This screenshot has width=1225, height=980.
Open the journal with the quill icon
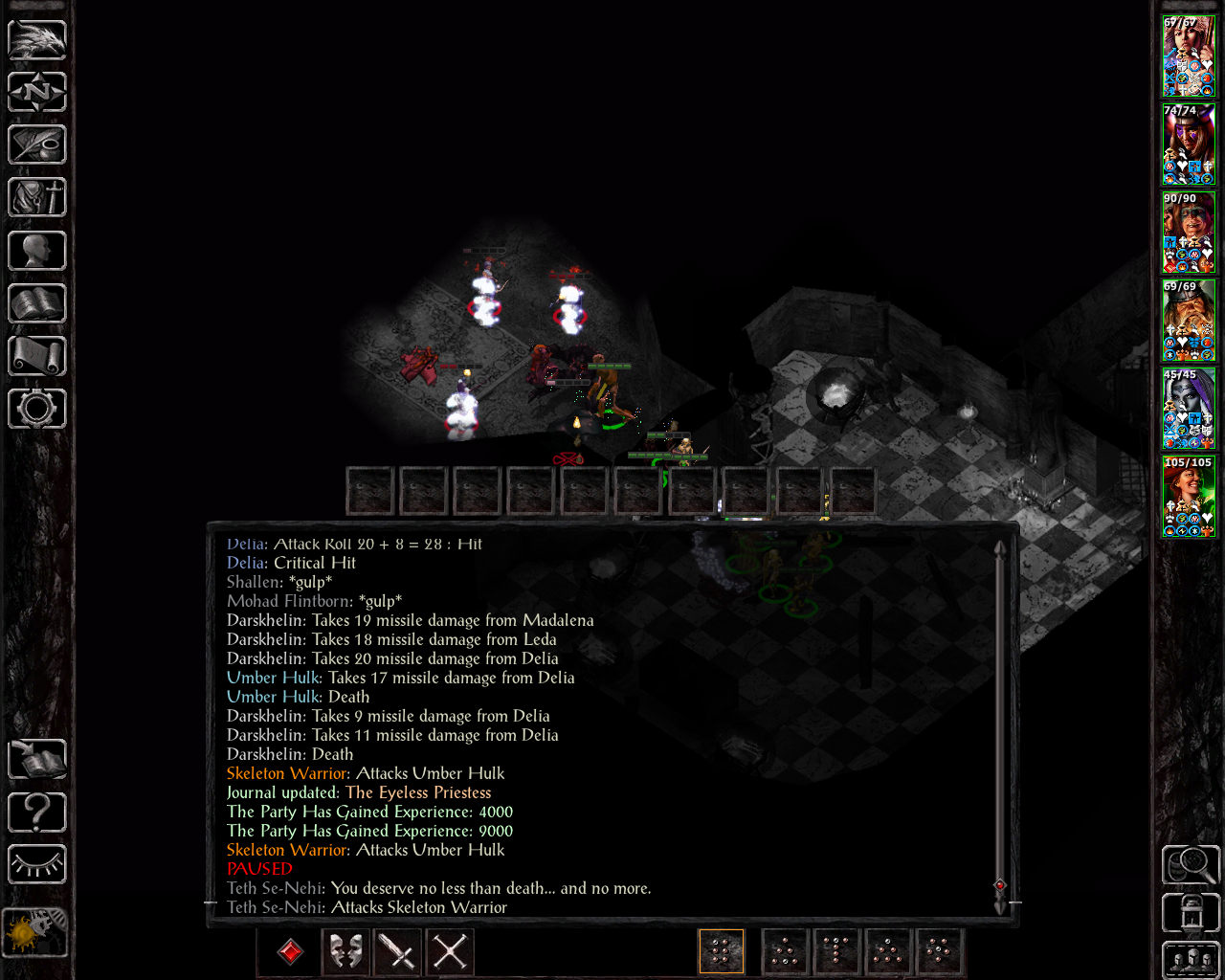[x=37, y=145]
